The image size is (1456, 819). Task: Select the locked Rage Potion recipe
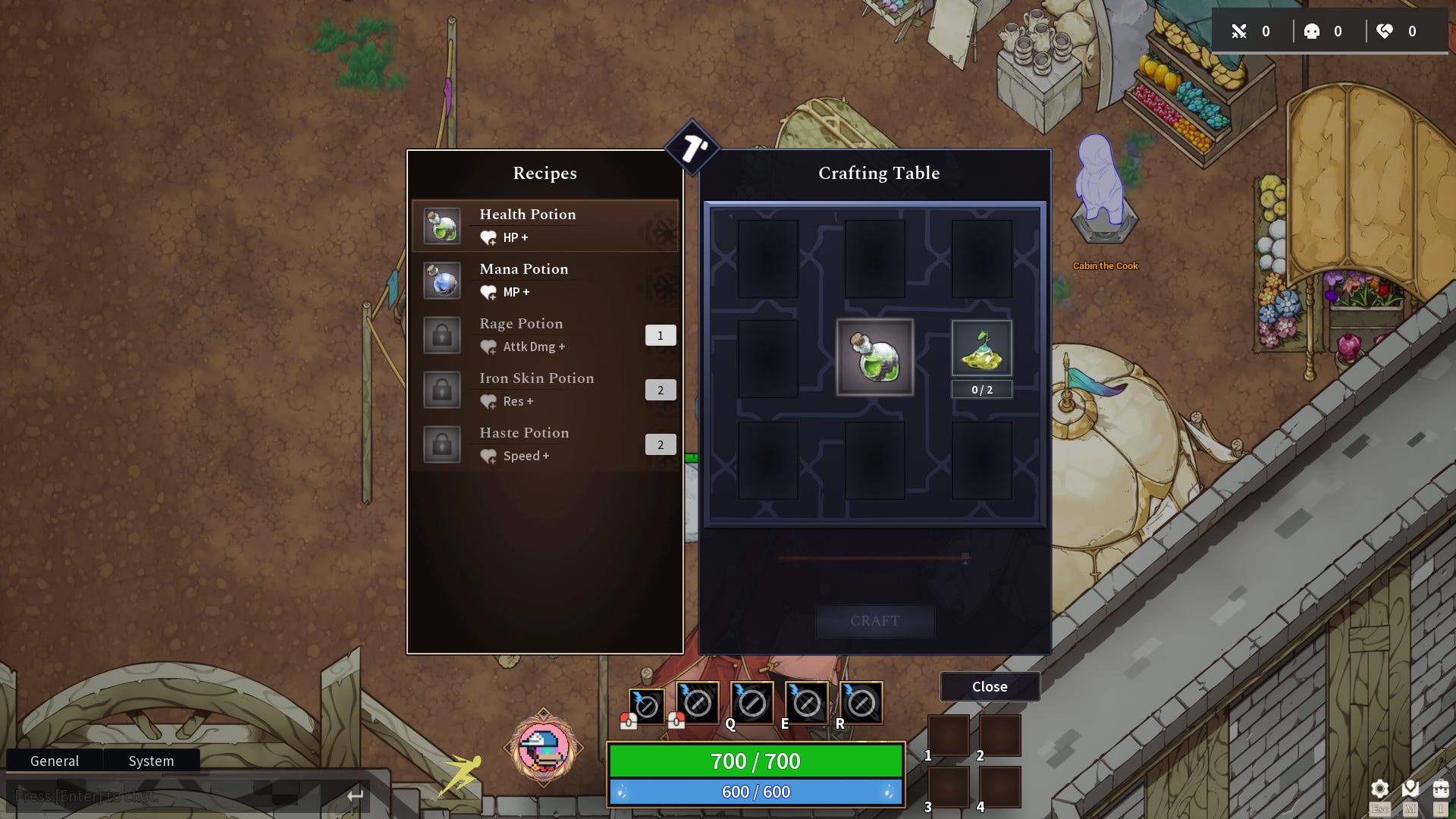(x=544, y=334)
